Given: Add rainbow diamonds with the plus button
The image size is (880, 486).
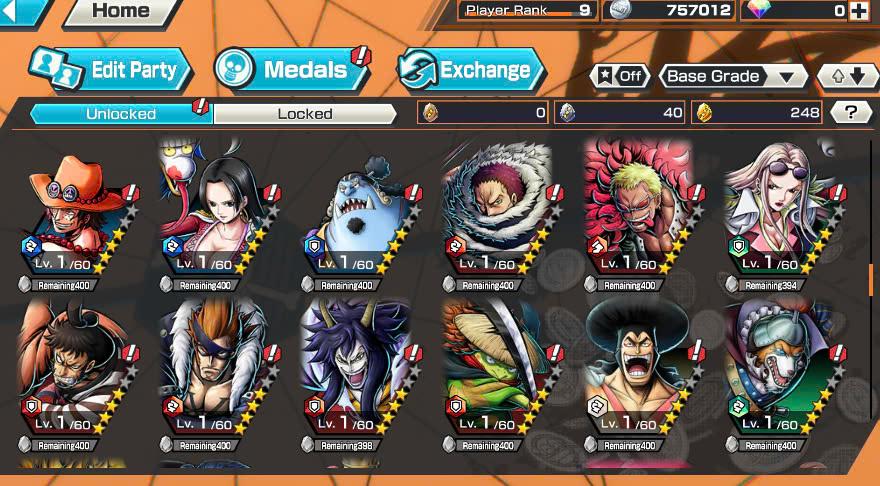Looking at the screenshot, I should pos(858,11).
